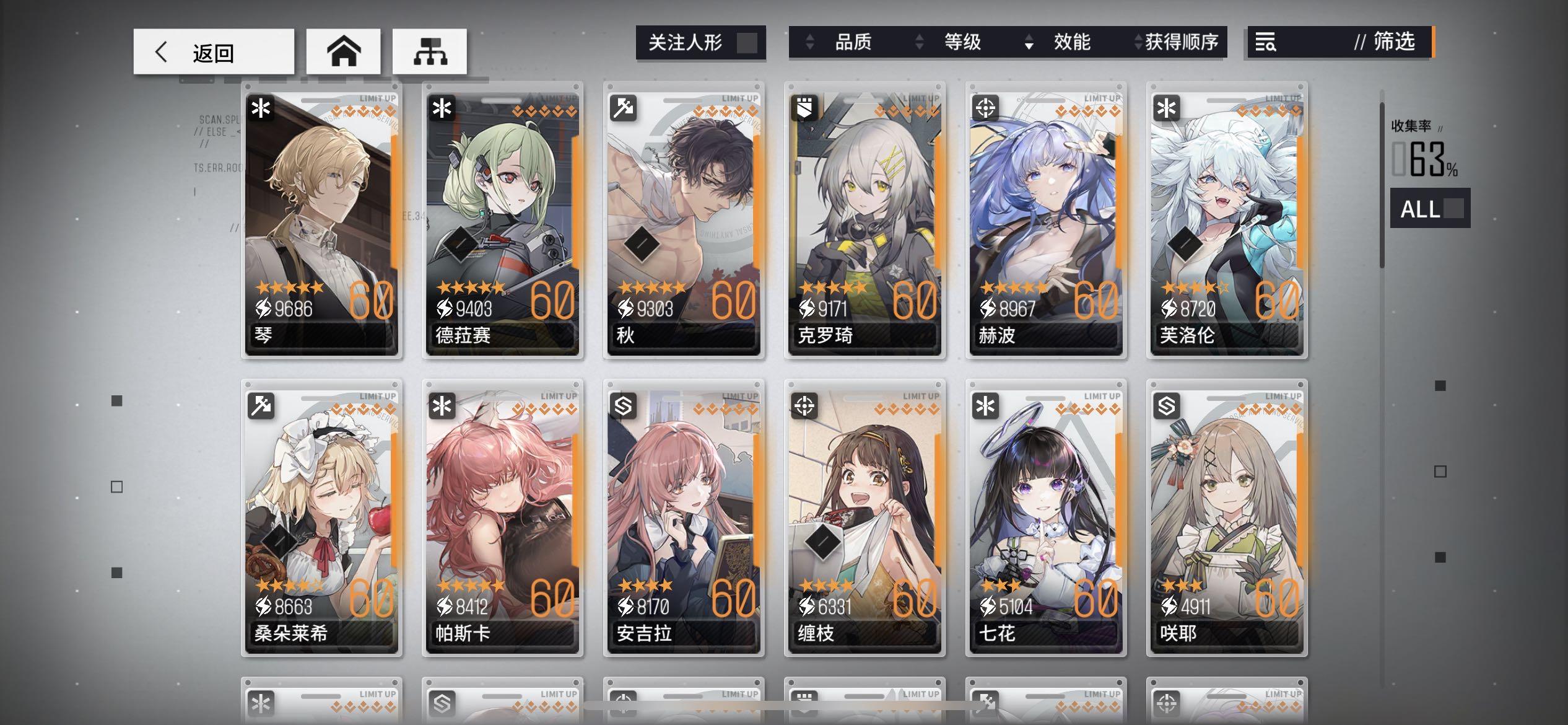Click the formation/org-chart icon beside Home
The height and width of the screenshot is (725, 1568).
430,51
